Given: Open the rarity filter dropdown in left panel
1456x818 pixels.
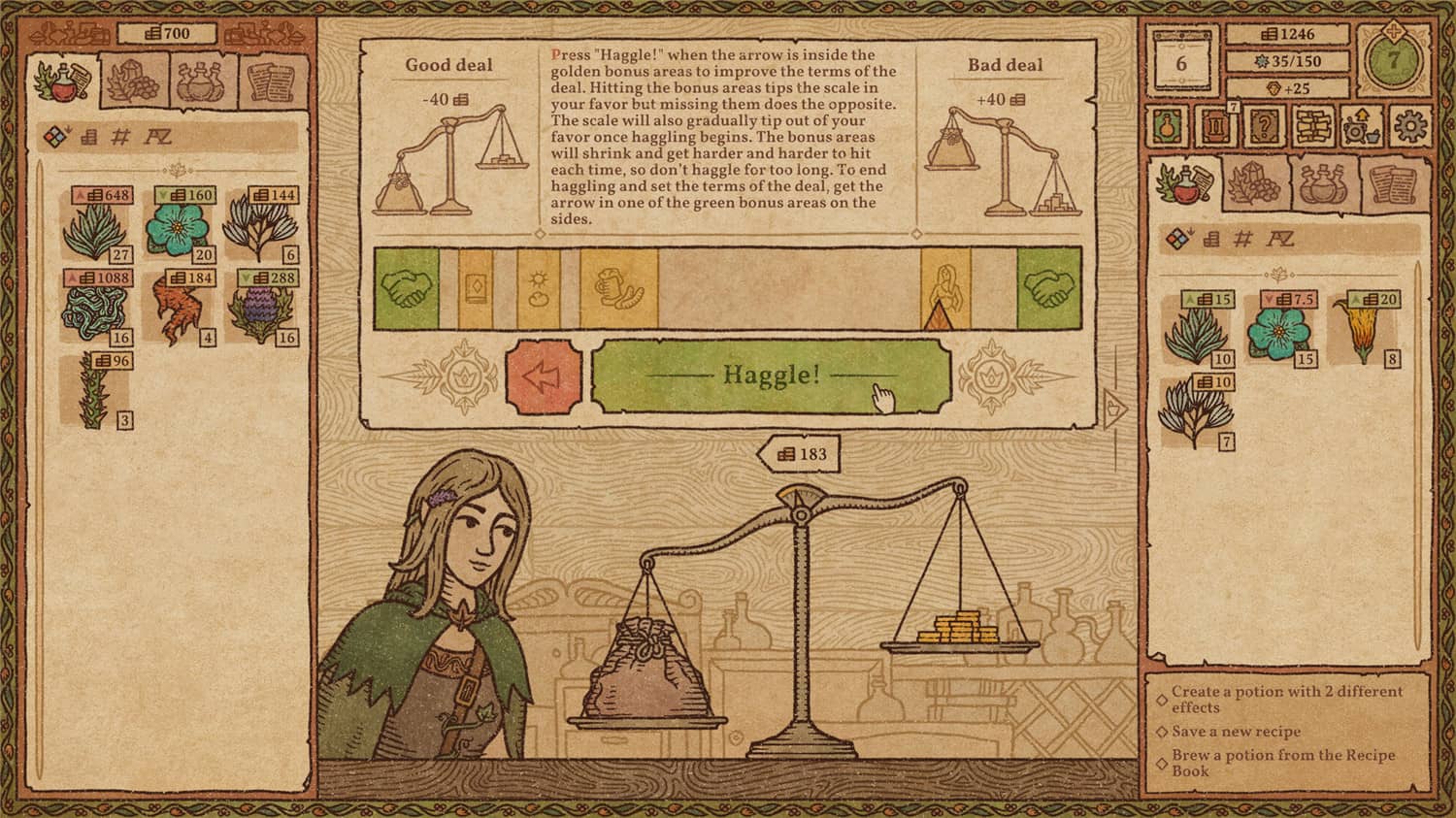Looking at the screenshot, I should (56, 136).
